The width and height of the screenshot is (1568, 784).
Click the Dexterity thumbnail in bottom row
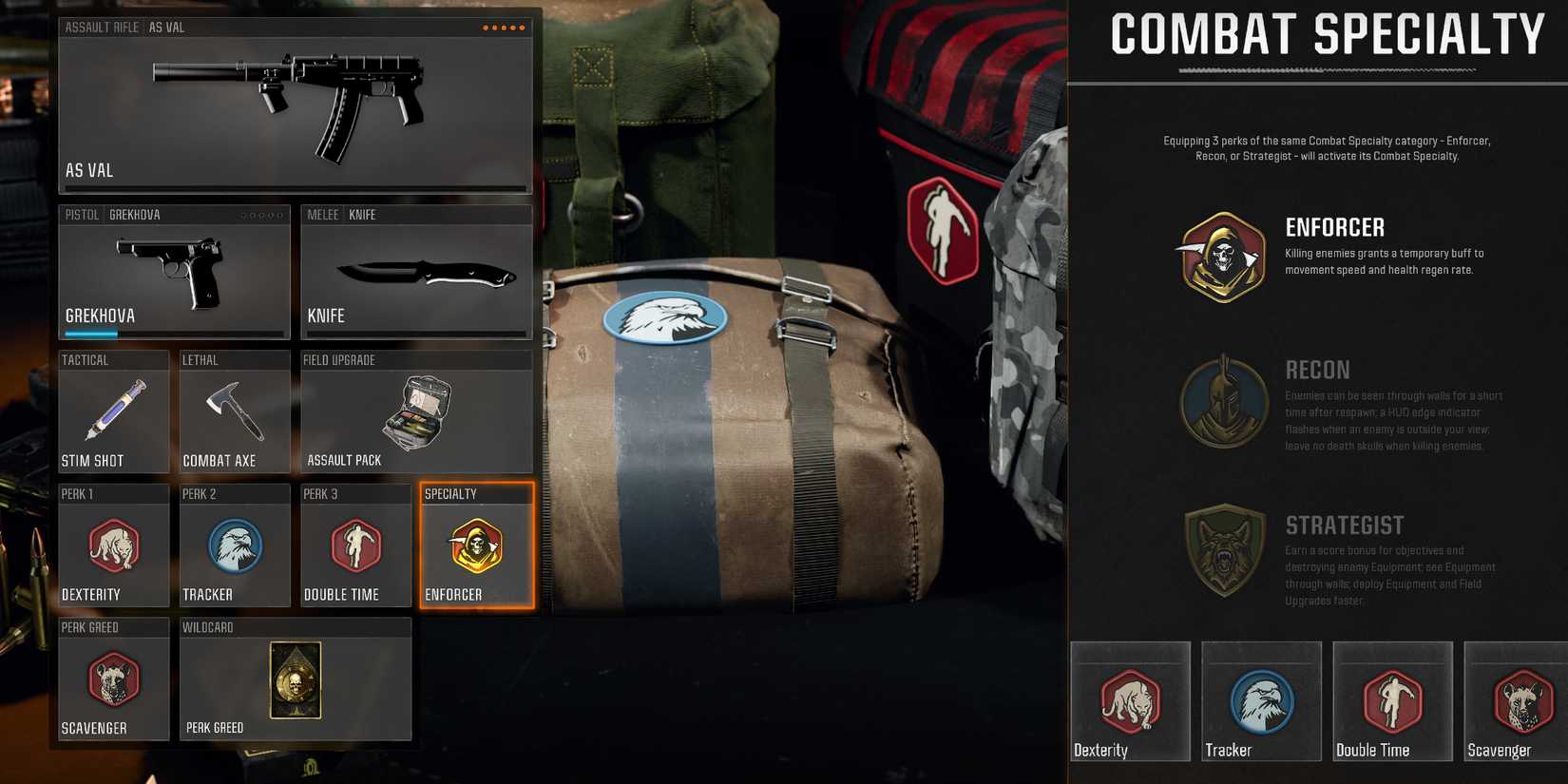point(1130,700)
